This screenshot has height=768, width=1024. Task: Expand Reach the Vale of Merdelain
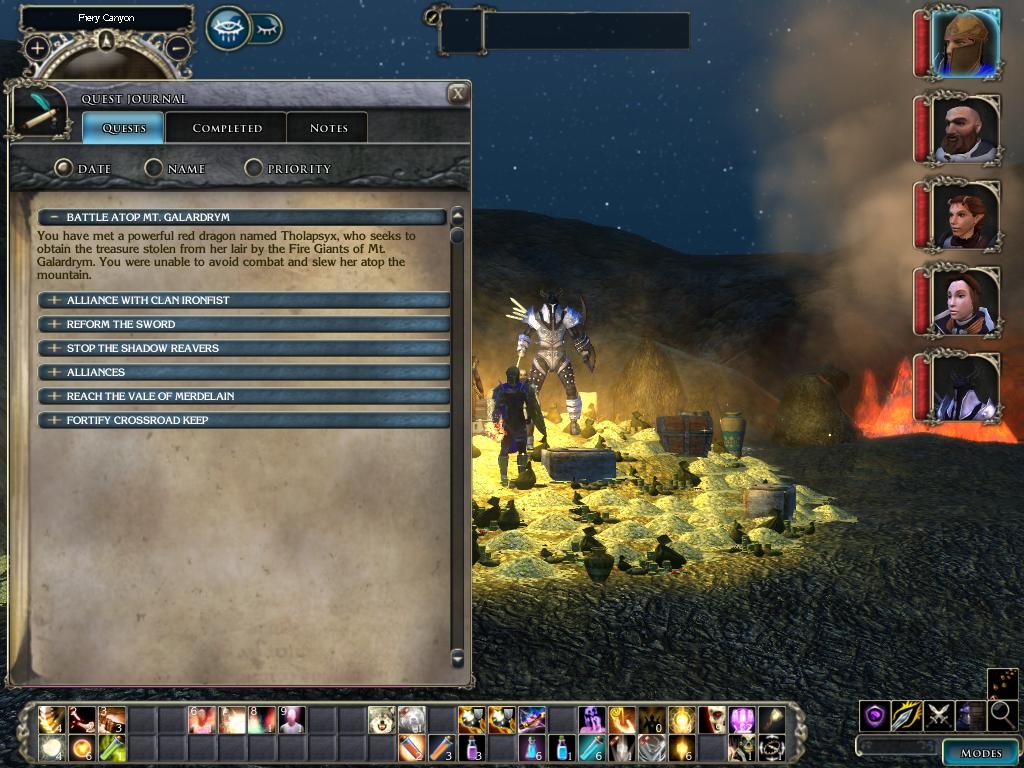point(54,396)
